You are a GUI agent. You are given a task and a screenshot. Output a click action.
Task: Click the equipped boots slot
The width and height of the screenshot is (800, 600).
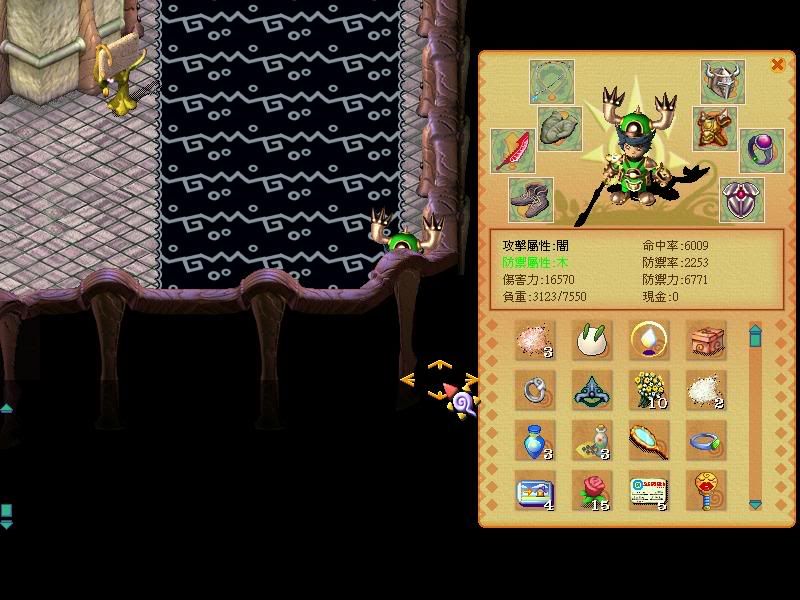pyautogui.click(x=531, y=198)
